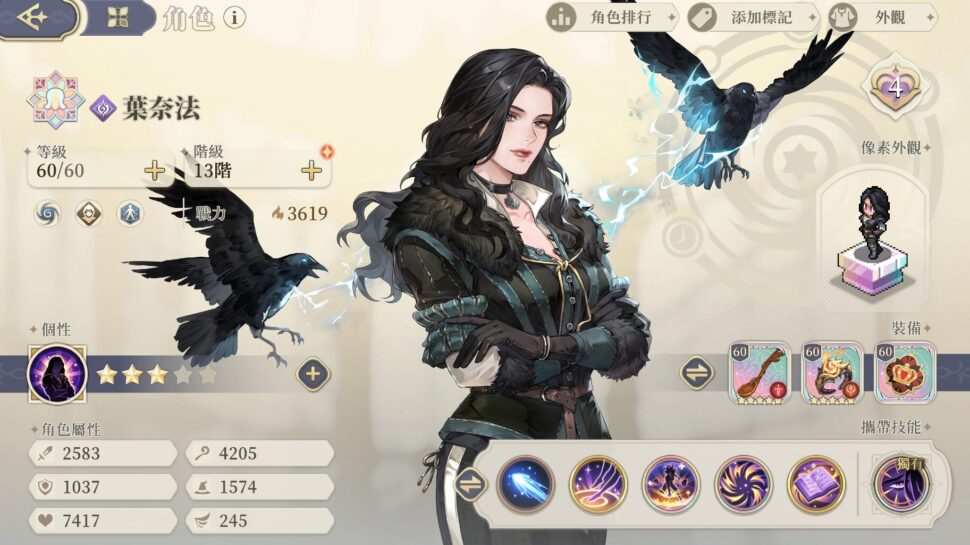The width and height of the screenshot is (970, 545).
Task: Click the plus button beside personality stars
Action: coord(312,374)
